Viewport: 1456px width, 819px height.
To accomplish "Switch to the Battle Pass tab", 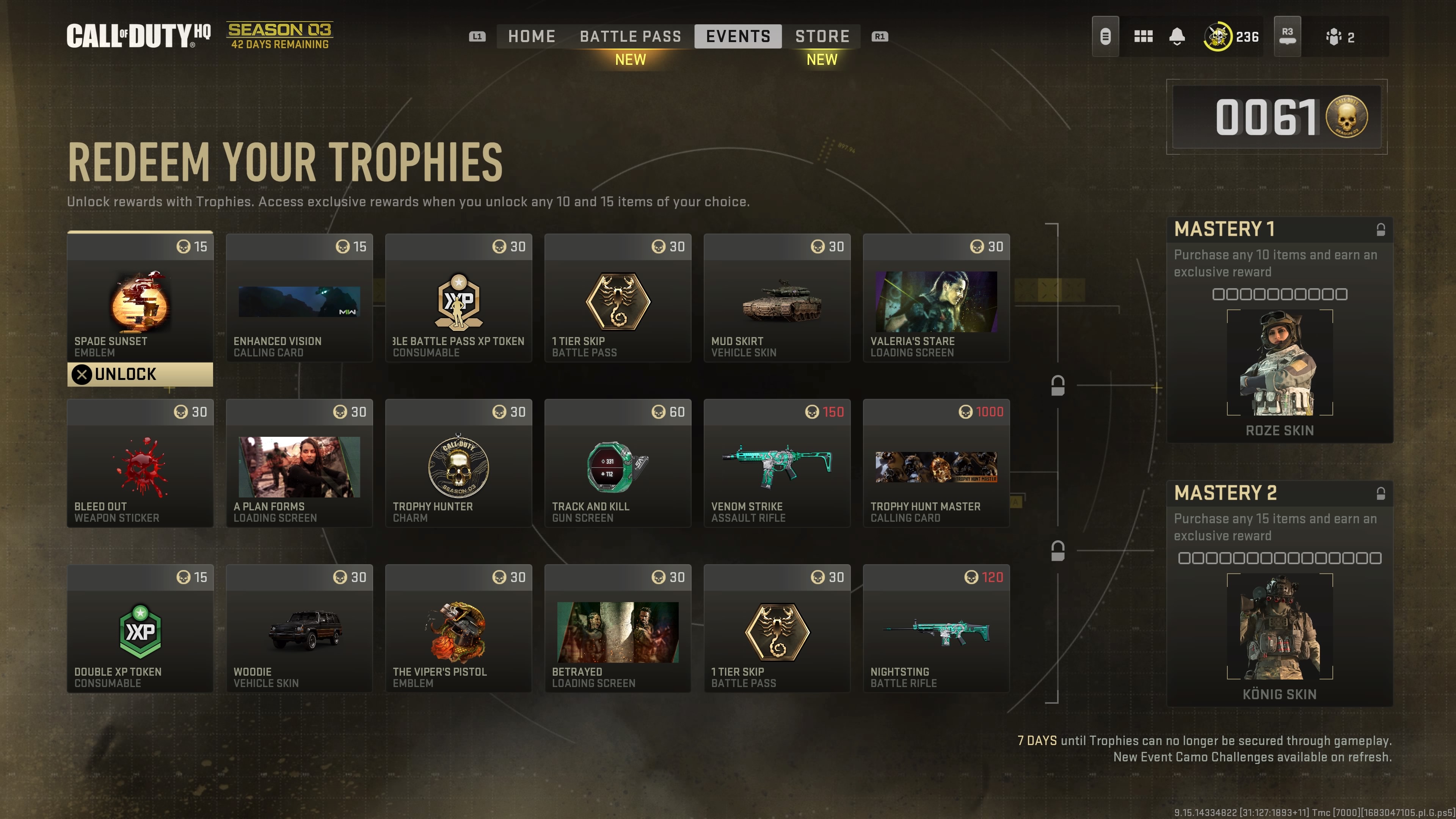I will [x=630, y=36].
